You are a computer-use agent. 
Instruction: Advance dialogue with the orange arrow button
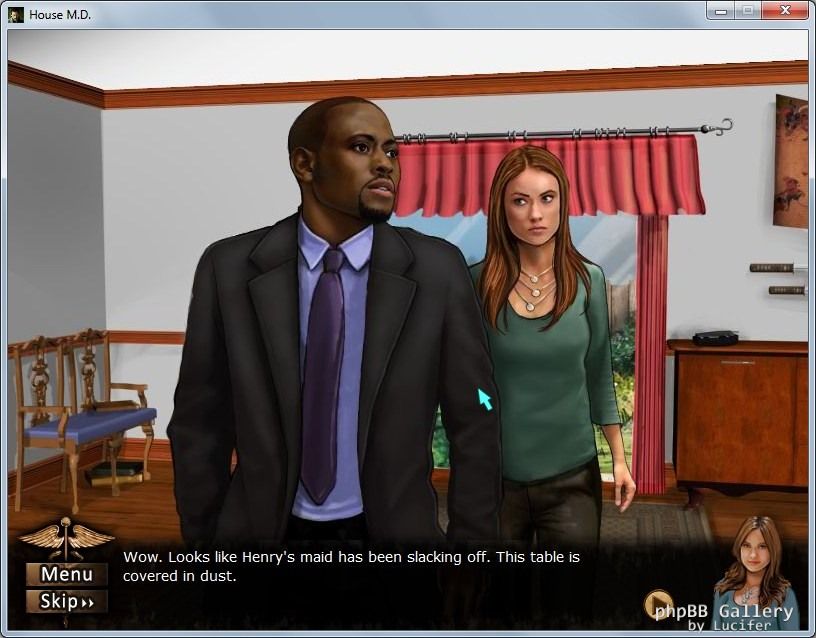(x=657, y=604)
